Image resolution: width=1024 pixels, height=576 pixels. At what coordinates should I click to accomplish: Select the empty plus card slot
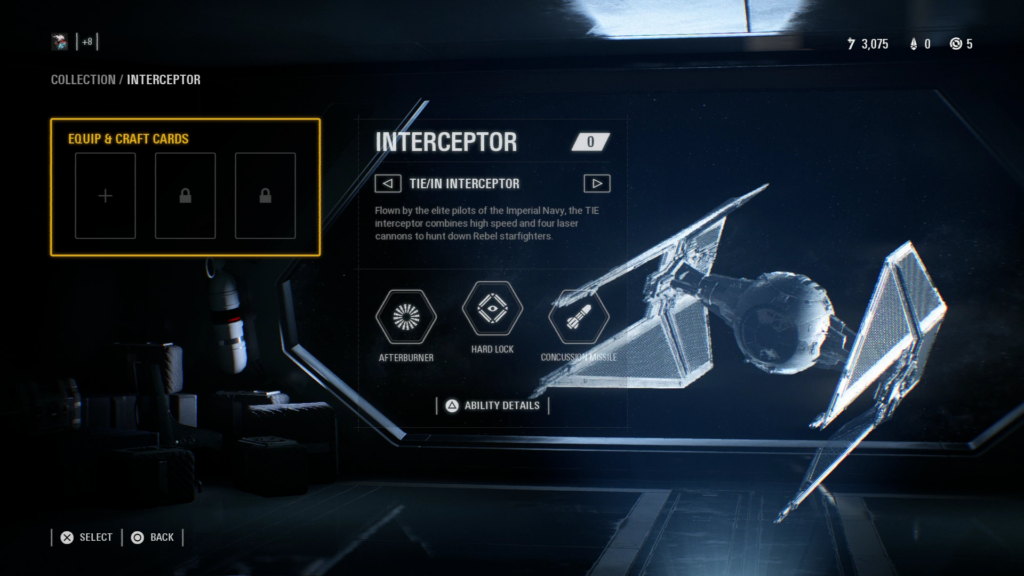point(105,196)
